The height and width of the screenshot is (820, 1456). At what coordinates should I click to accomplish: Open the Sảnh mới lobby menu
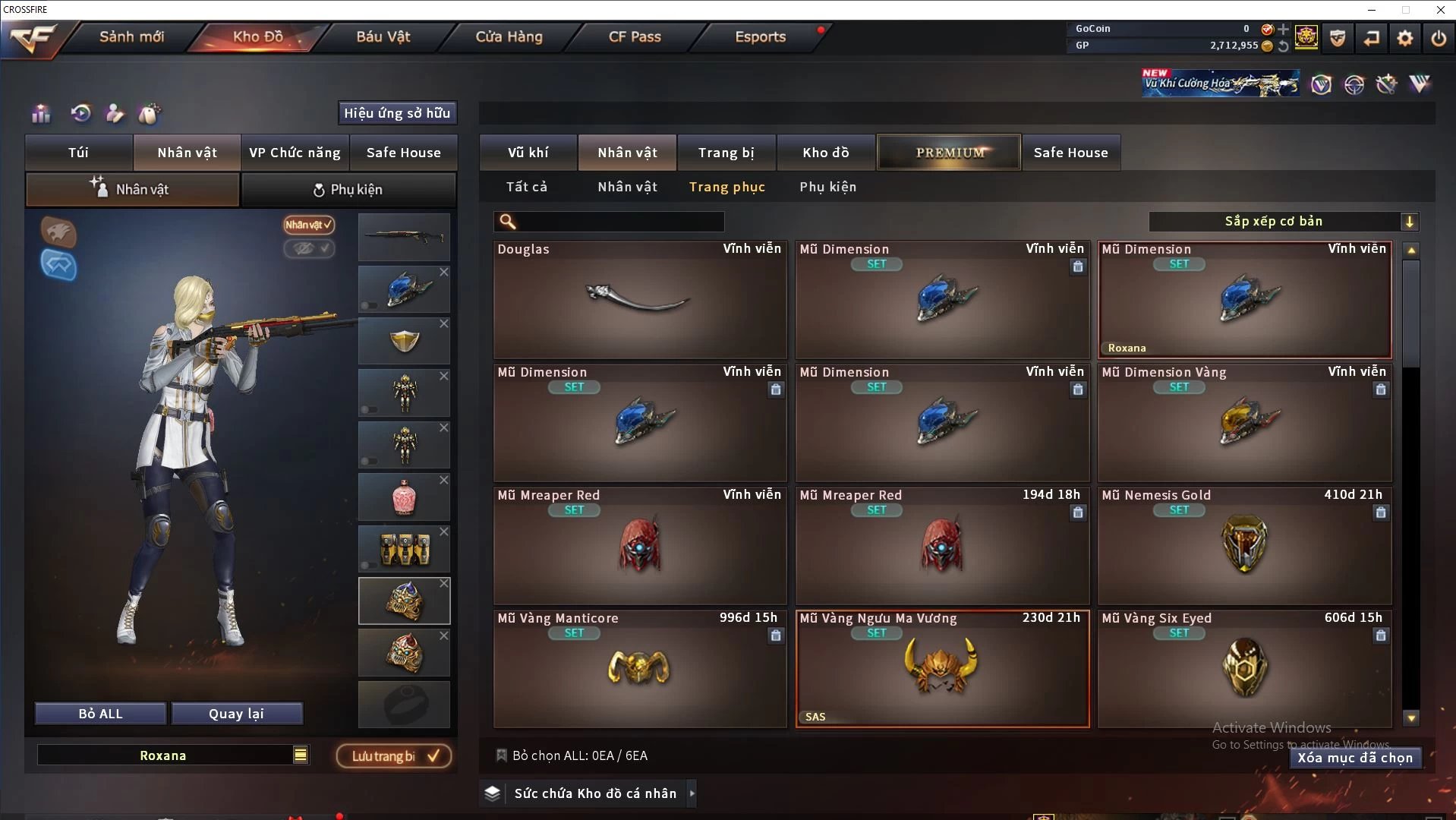131,36
